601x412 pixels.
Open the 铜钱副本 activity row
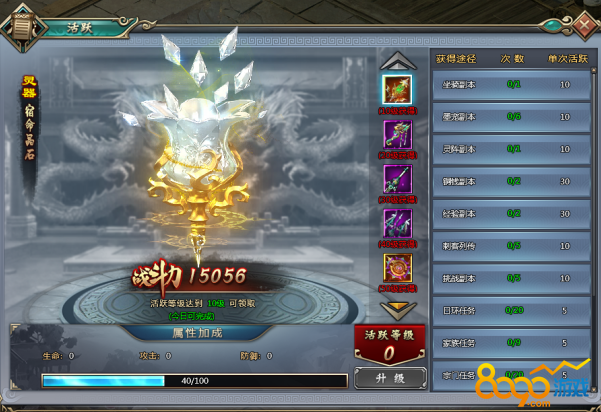[510, 182]
